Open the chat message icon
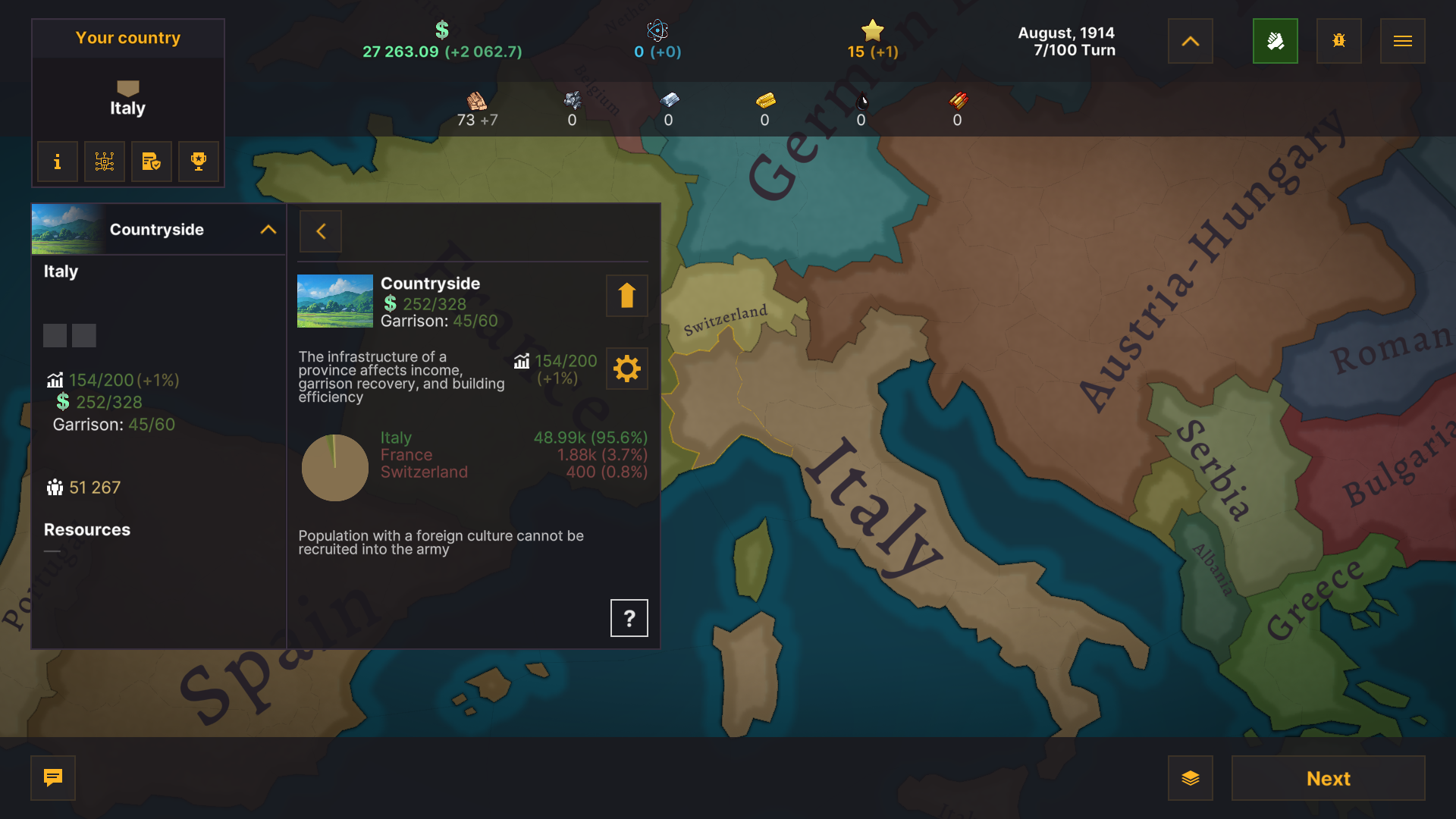The width and height of the screenshot is (1456, 819). click(x=52, y=778)
